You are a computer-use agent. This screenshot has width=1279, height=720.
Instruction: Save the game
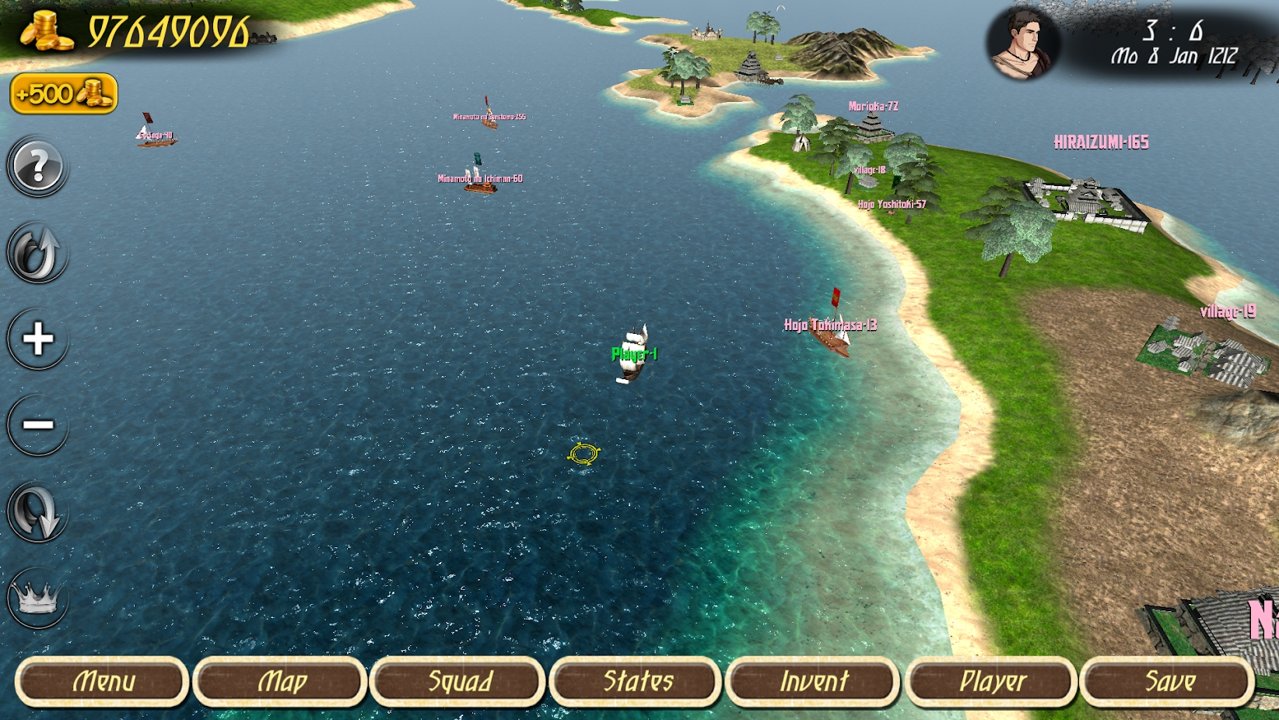coord(1169,682)
